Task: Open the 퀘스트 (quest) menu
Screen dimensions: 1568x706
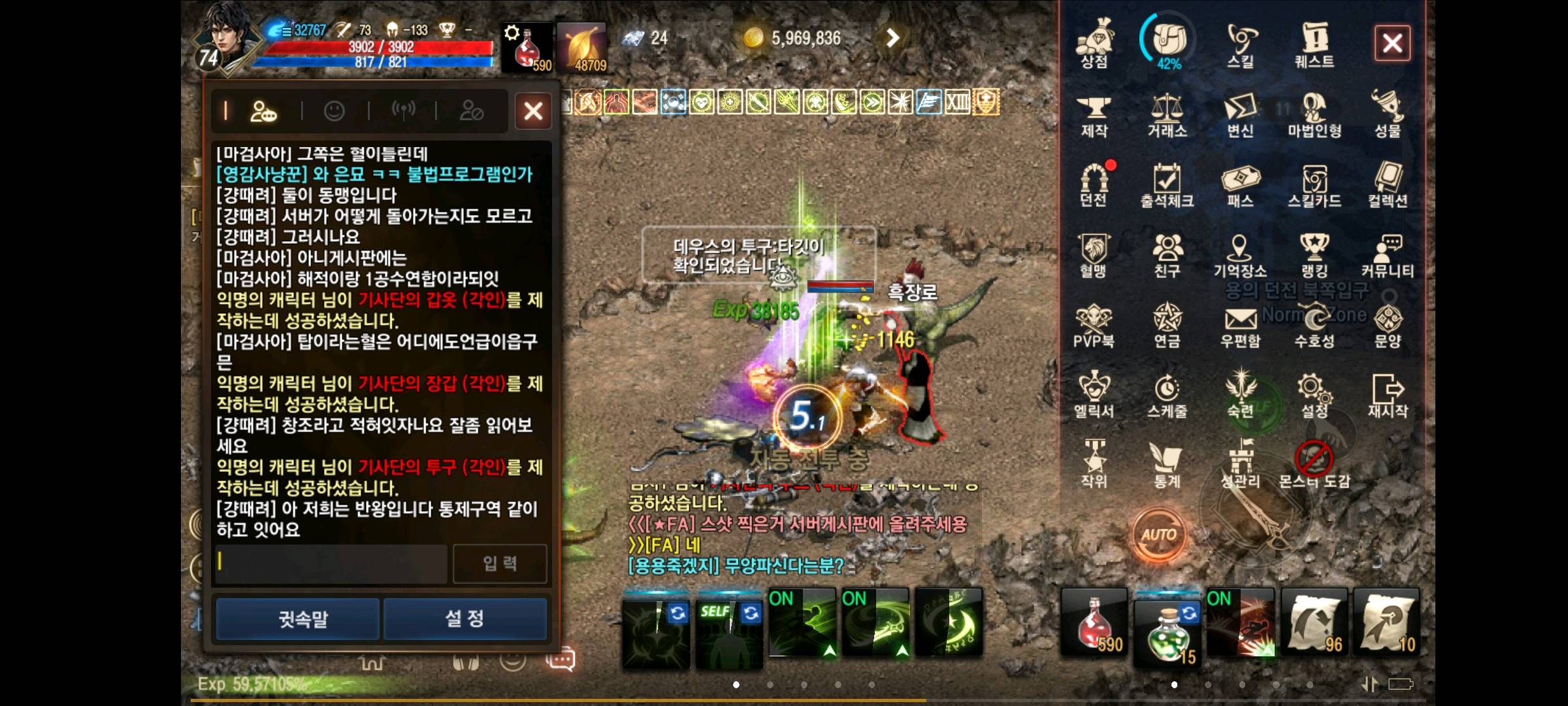Action: pos(1315,46)
